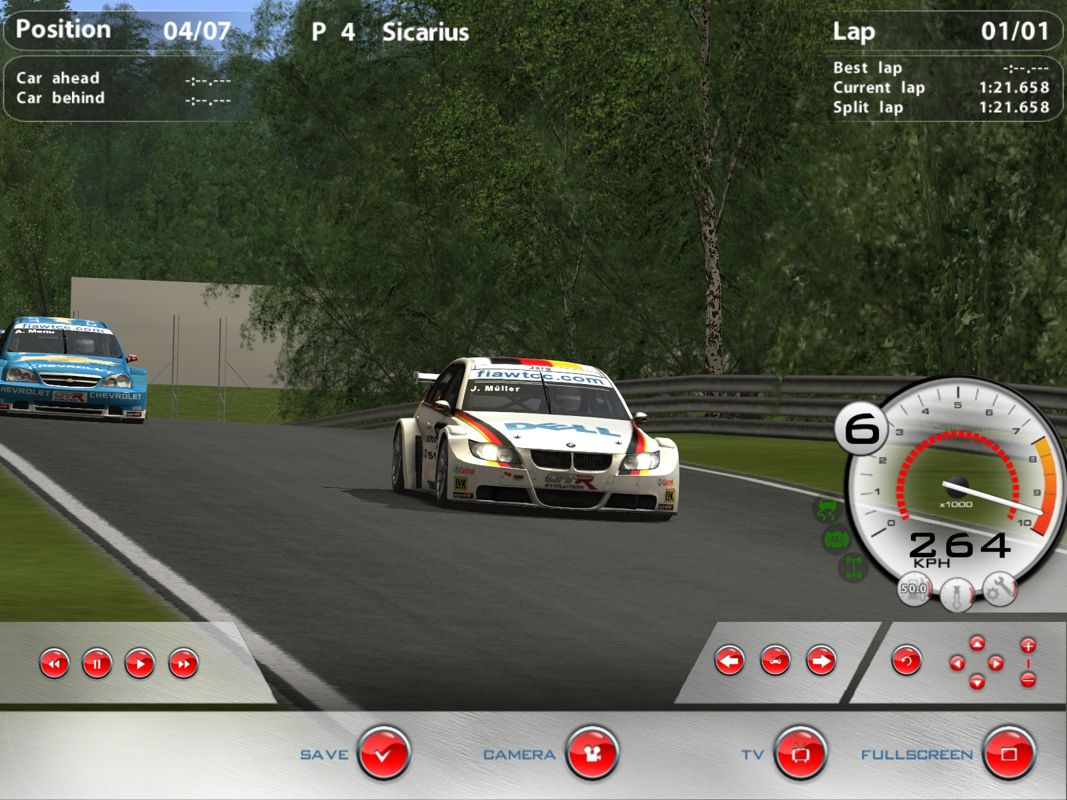Switch to next car with right arrow
This screenshot has width=1067, height=800.
[x=821, y=660]
